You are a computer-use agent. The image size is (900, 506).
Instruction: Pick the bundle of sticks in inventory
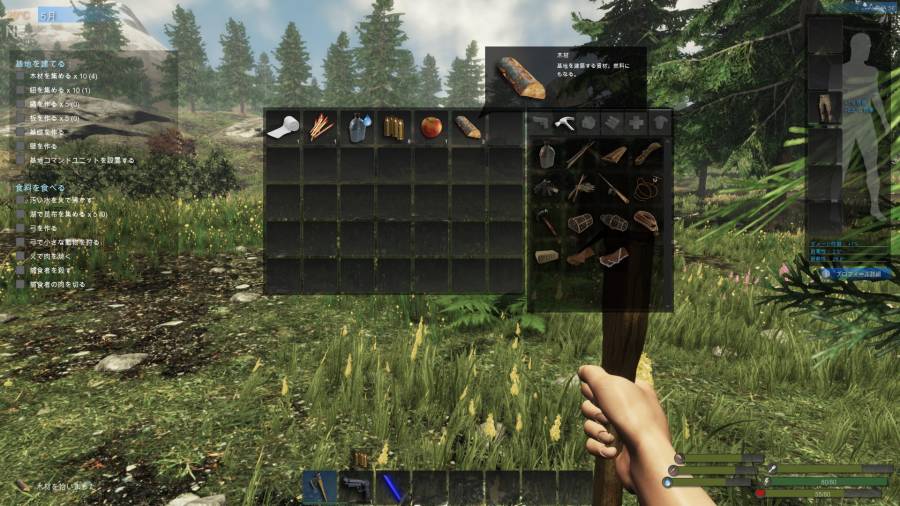320,127
